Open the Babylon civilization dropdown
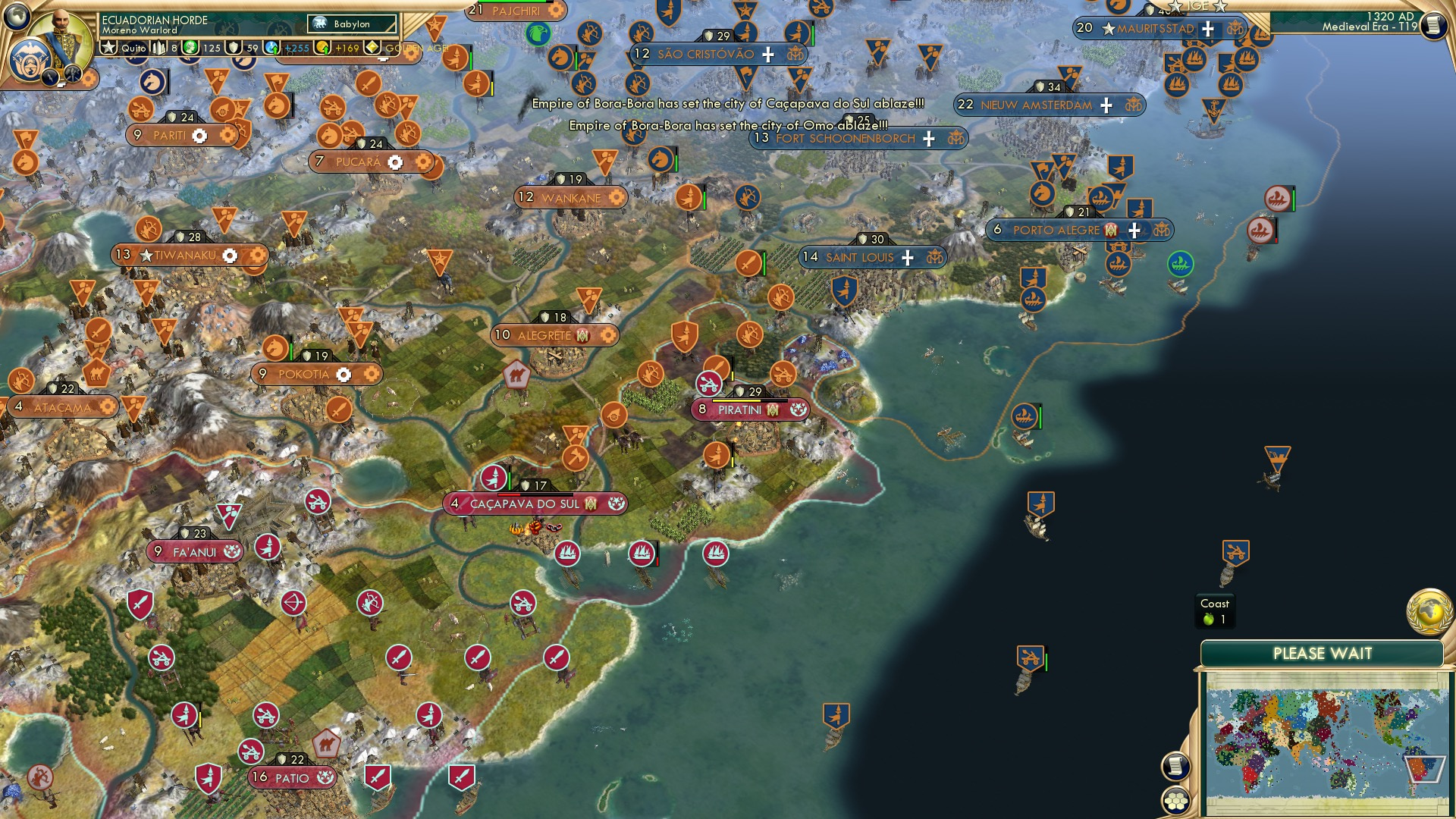 pyautogui.click(x=351, y=24)
